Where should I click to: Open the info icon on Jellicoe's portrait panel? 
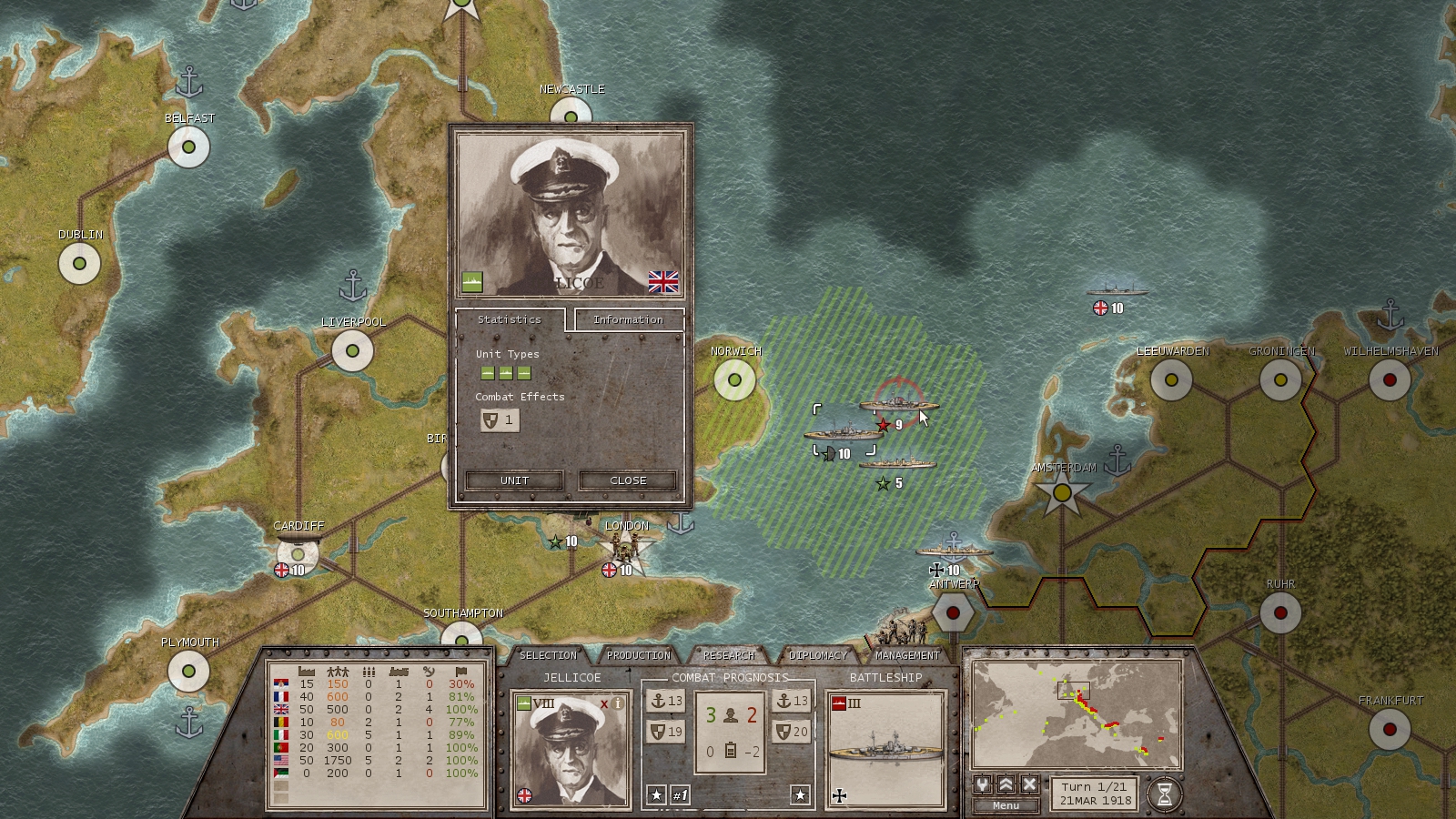point(617,703)
